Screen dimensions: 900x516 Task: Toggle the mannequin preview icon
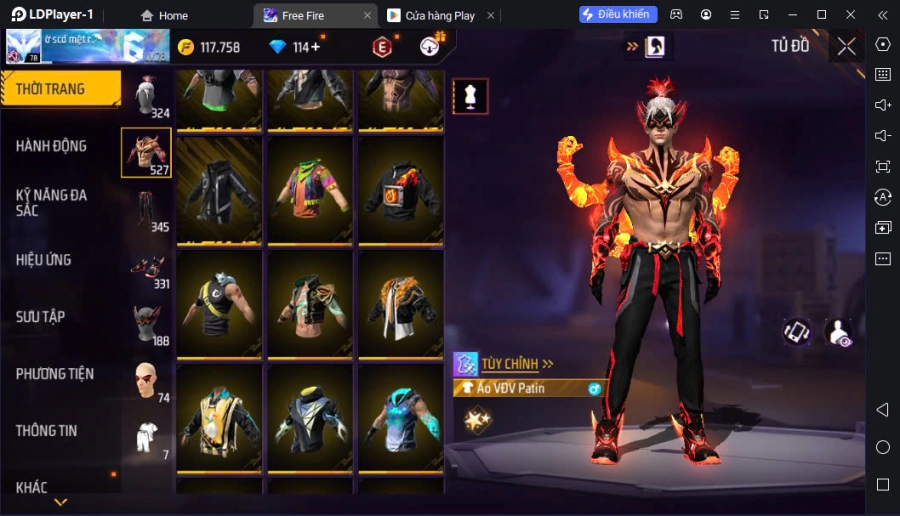[470, 96]
